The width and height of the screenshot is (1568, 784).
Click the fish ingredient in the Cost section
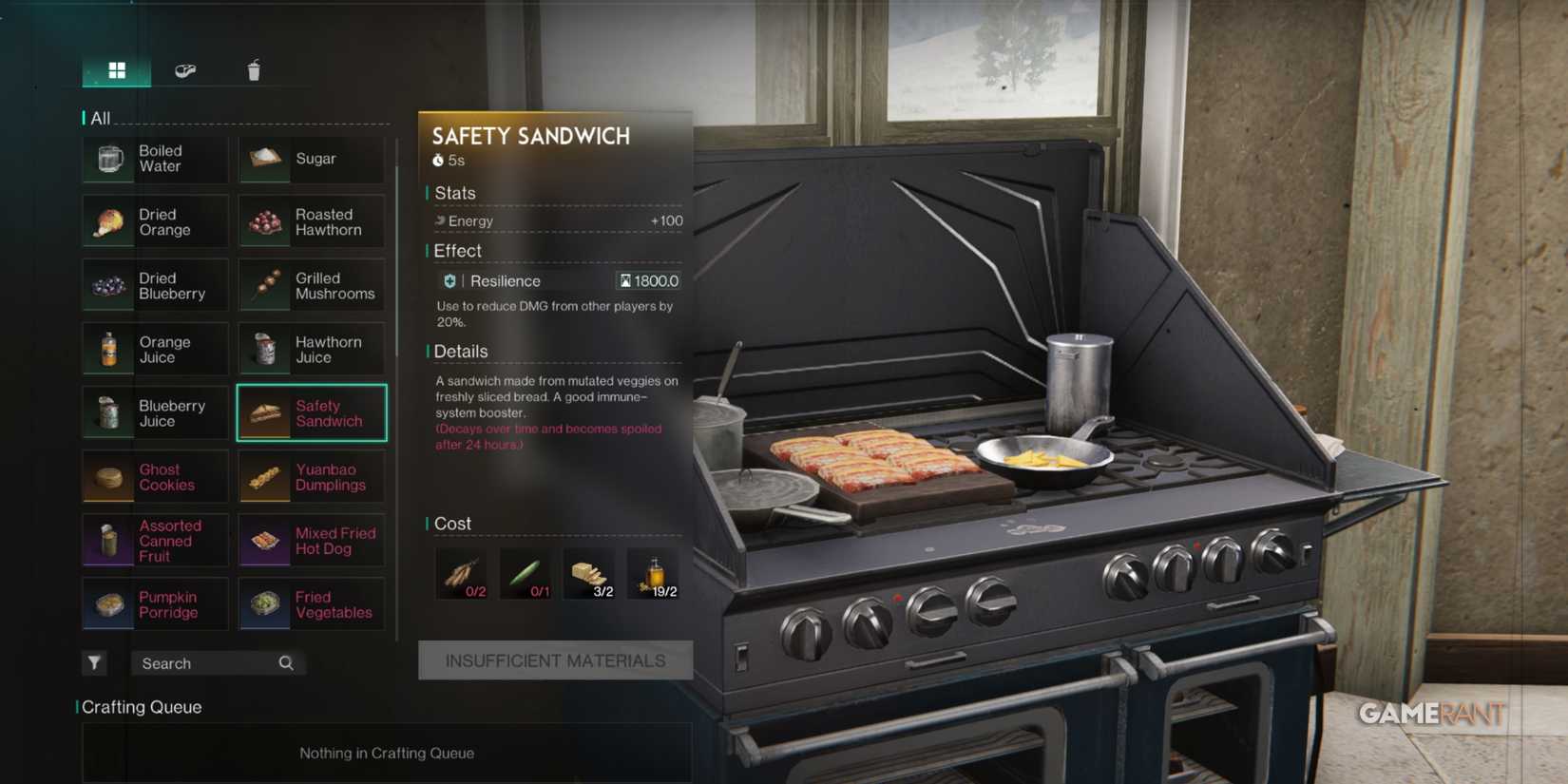coord(461,573)
